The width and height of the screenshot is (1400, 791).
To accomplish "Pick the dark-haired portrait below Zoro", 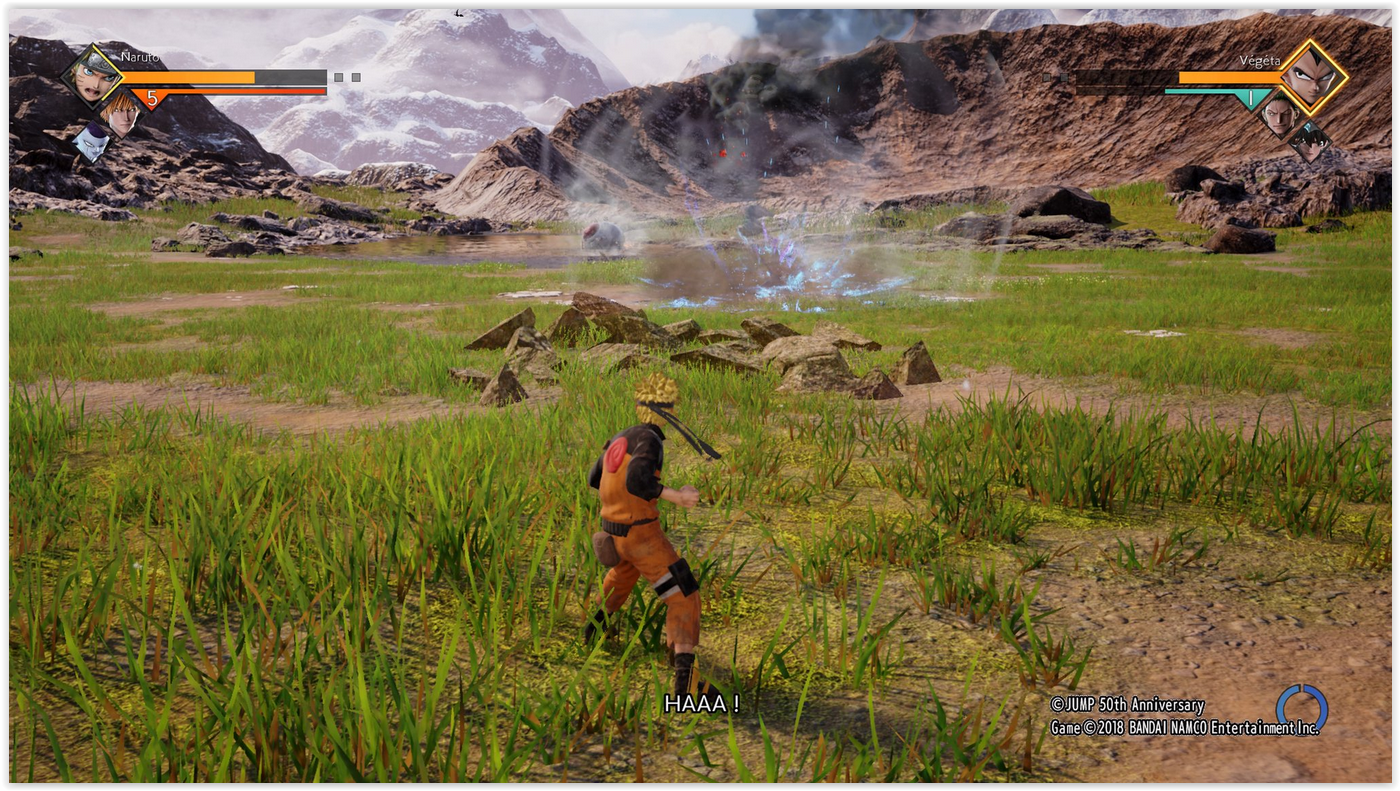I will 1310,142.
